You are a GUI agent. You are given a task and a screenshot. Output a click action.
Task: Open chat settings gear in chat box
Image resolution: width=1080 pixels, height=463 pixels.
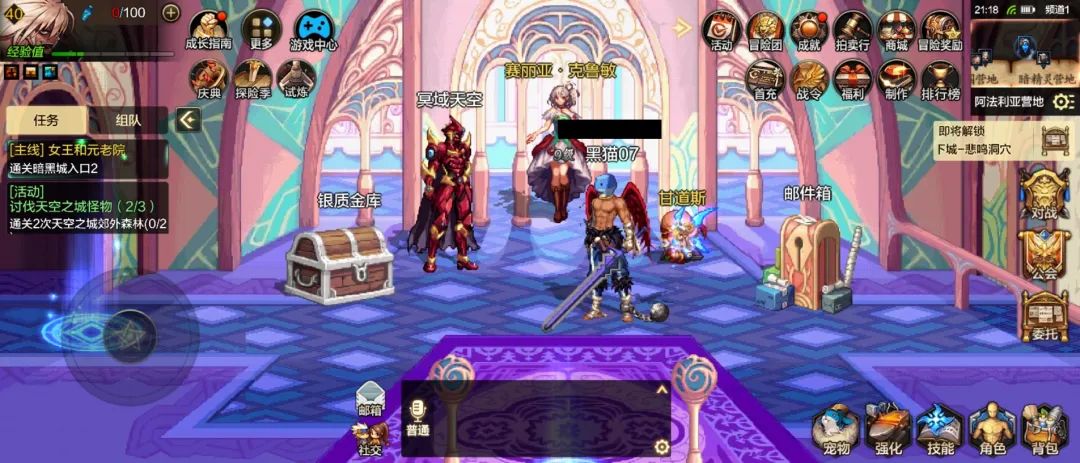661,446
